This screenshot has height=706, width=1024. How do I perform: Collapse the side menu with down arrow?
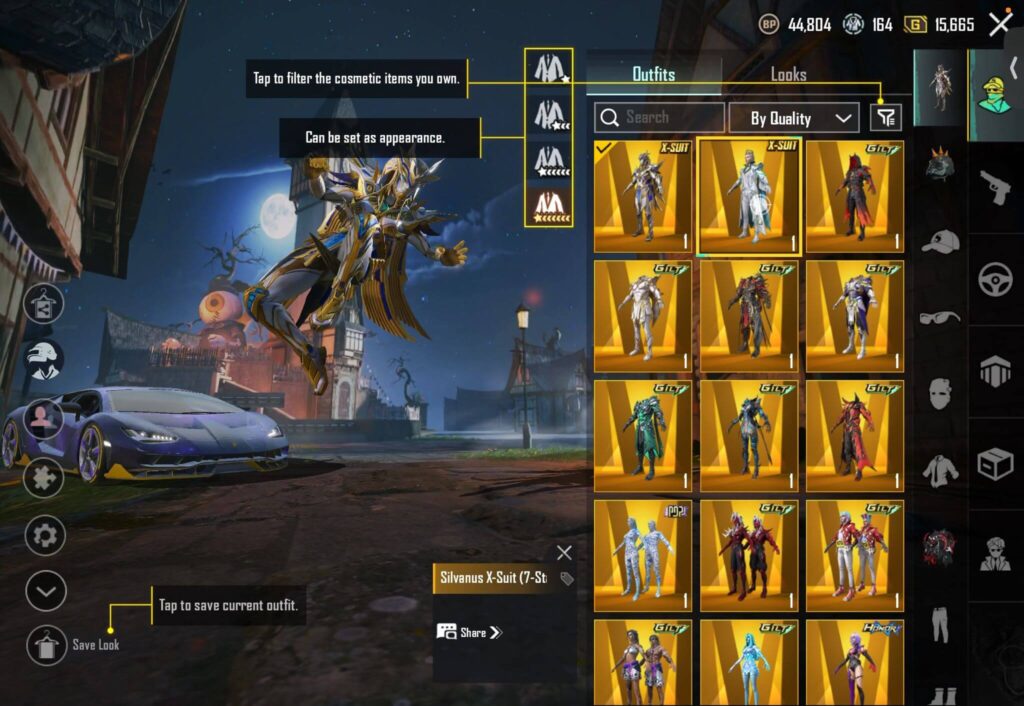[45, 591]
